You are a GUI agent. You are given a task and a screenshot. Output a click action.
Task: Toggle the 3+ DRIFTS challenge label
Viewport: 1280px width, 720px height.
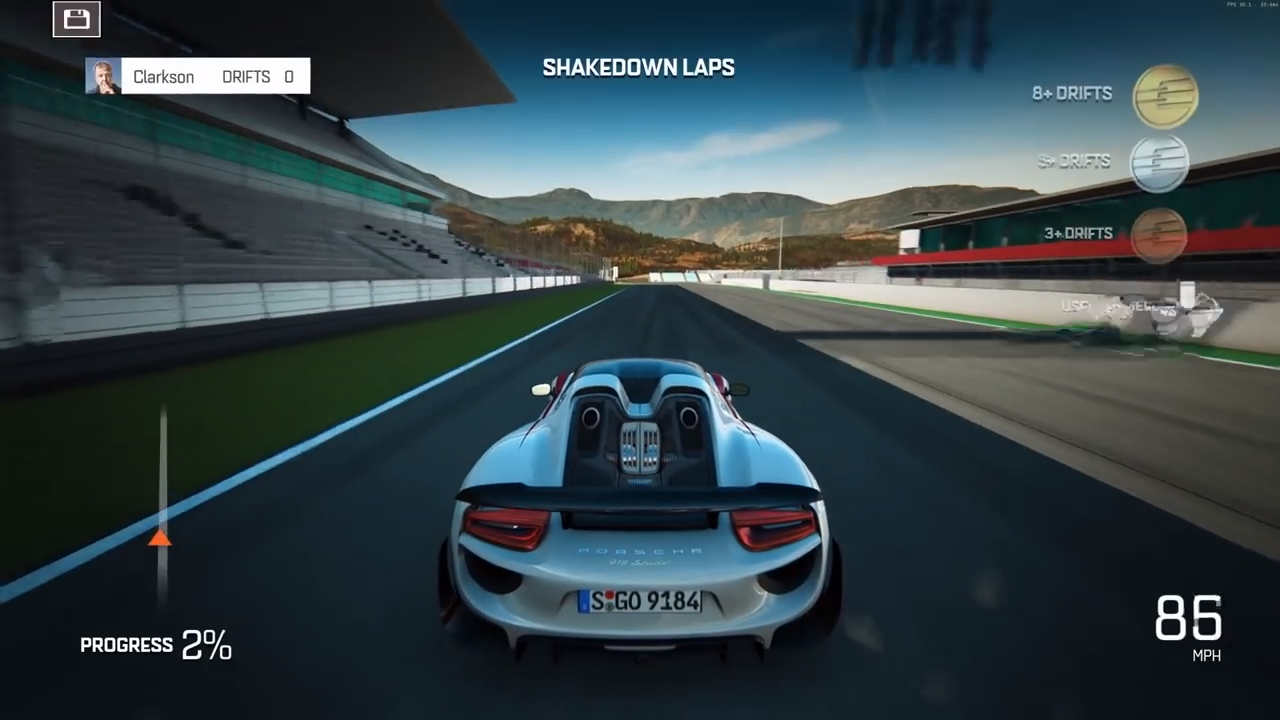[x=1077, y=233]
